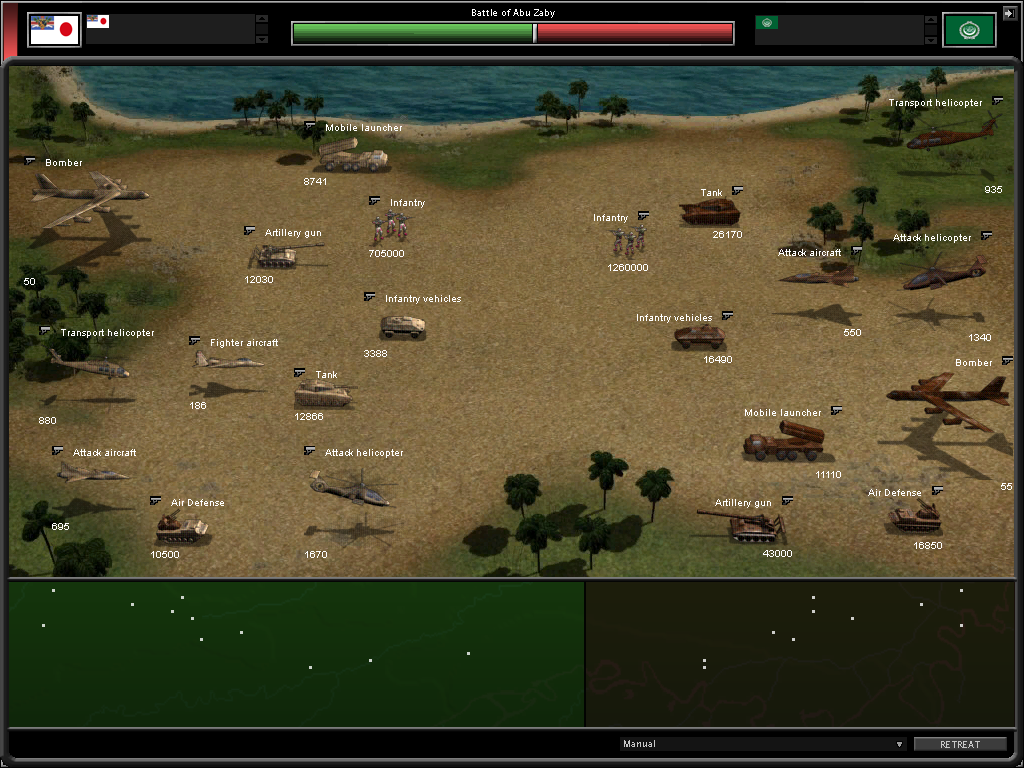Close the battle window with the arrow icon

(1008, 12)
